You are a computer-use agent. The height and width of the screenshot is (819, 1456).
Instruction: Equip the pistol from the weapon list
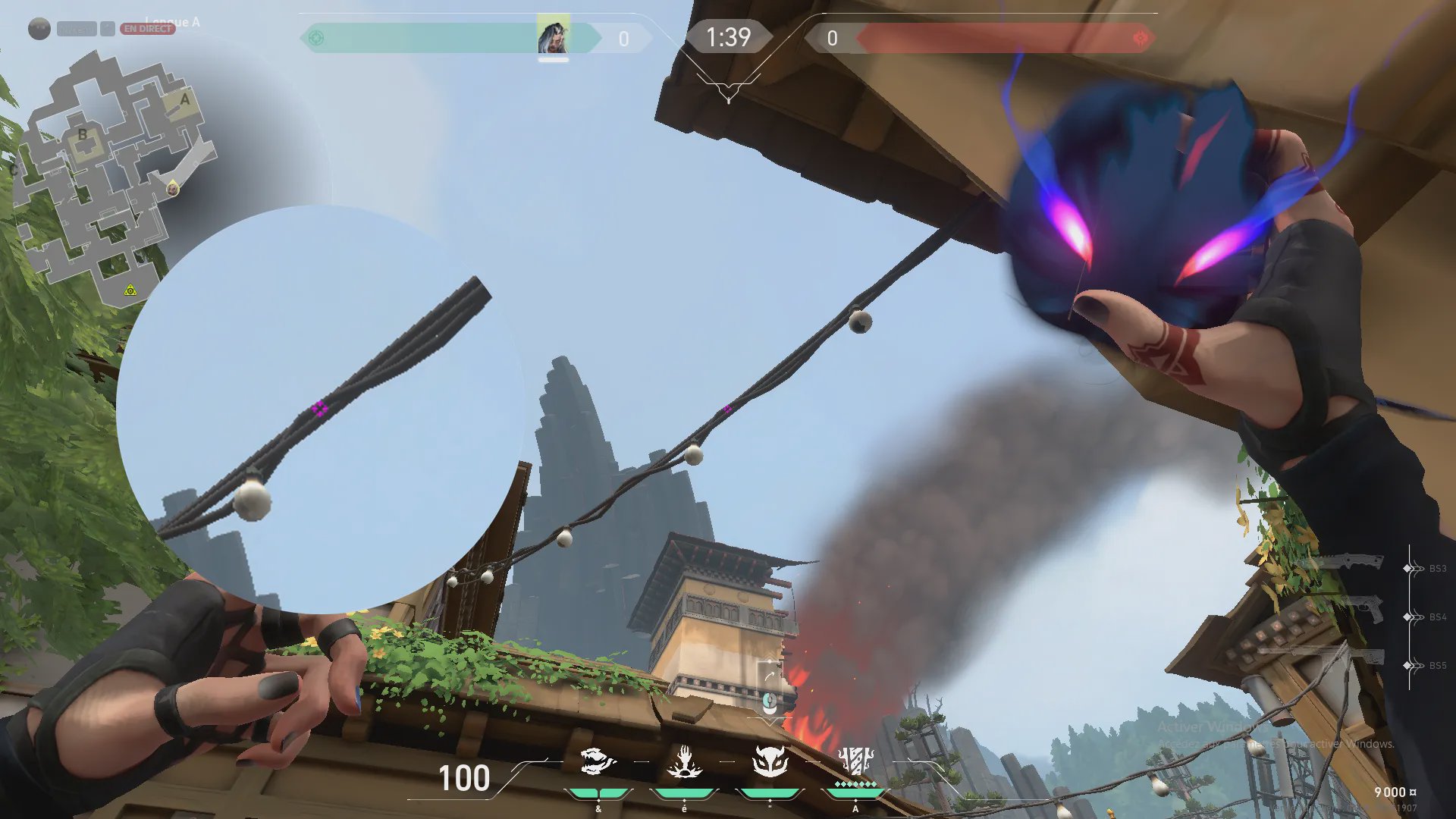[x=1357, y=609]
